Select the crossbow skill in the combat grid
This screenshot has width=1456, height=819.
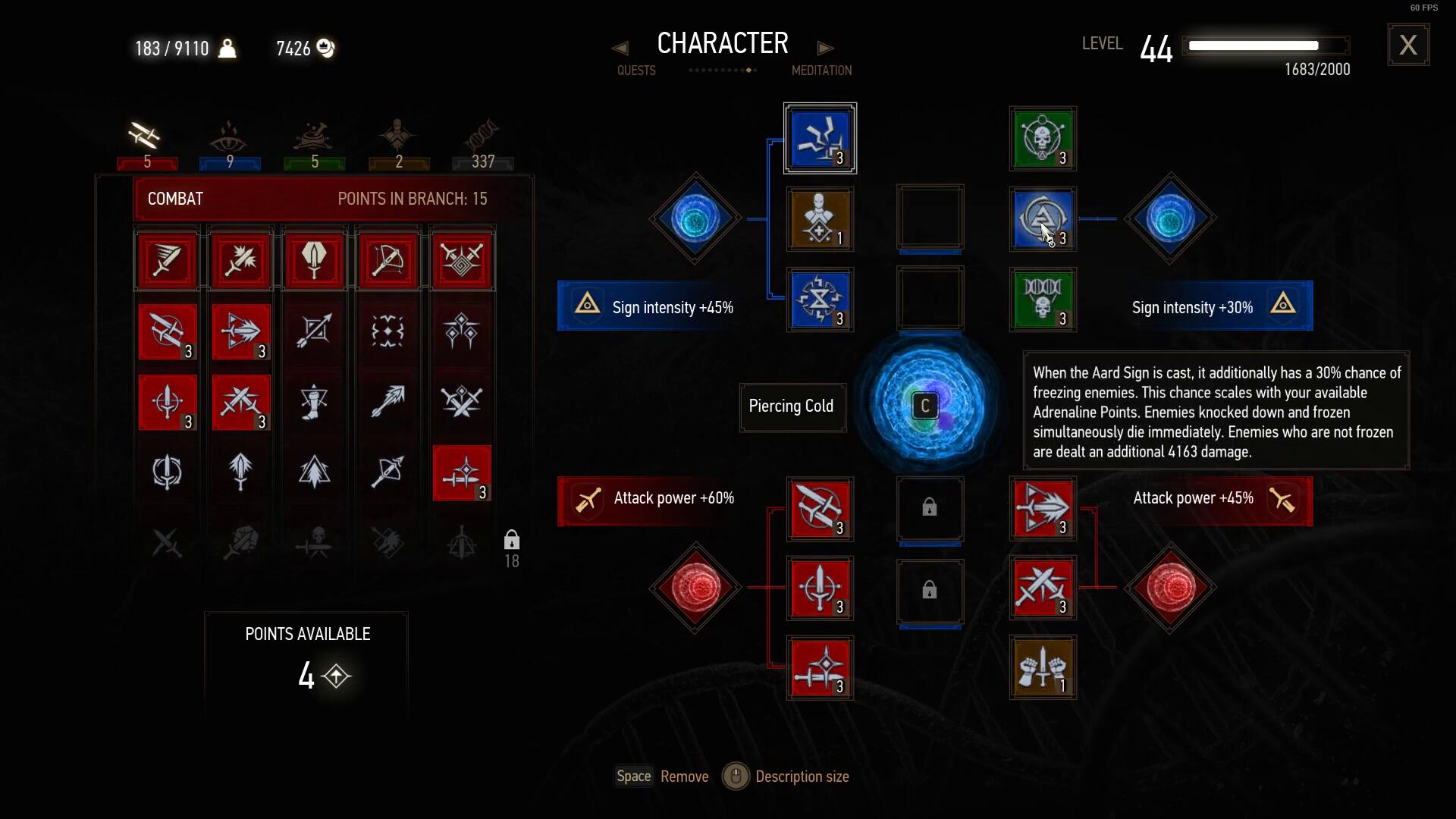tap(388, 261)
